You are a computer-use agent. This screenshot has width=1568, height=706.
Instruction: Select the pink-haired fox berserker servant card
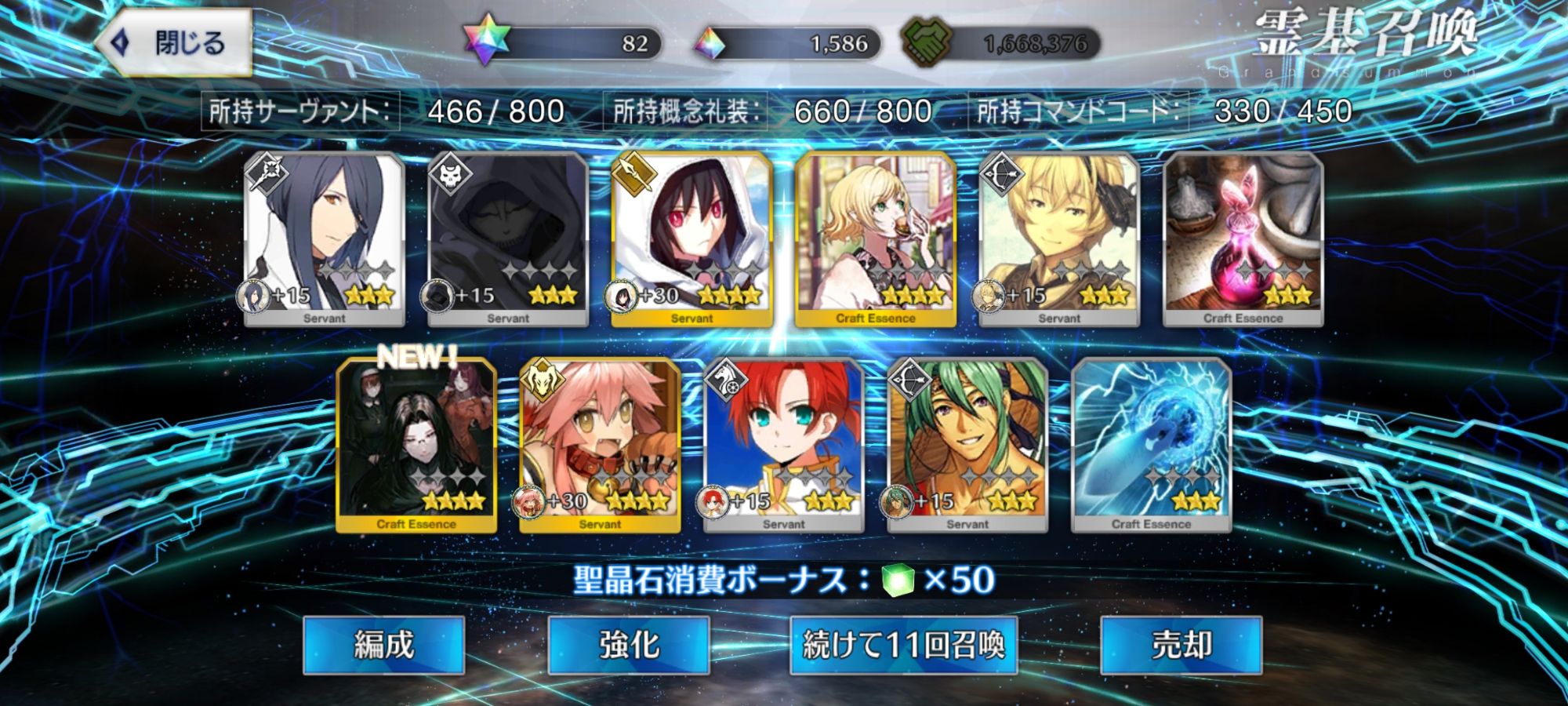[600, 446]
